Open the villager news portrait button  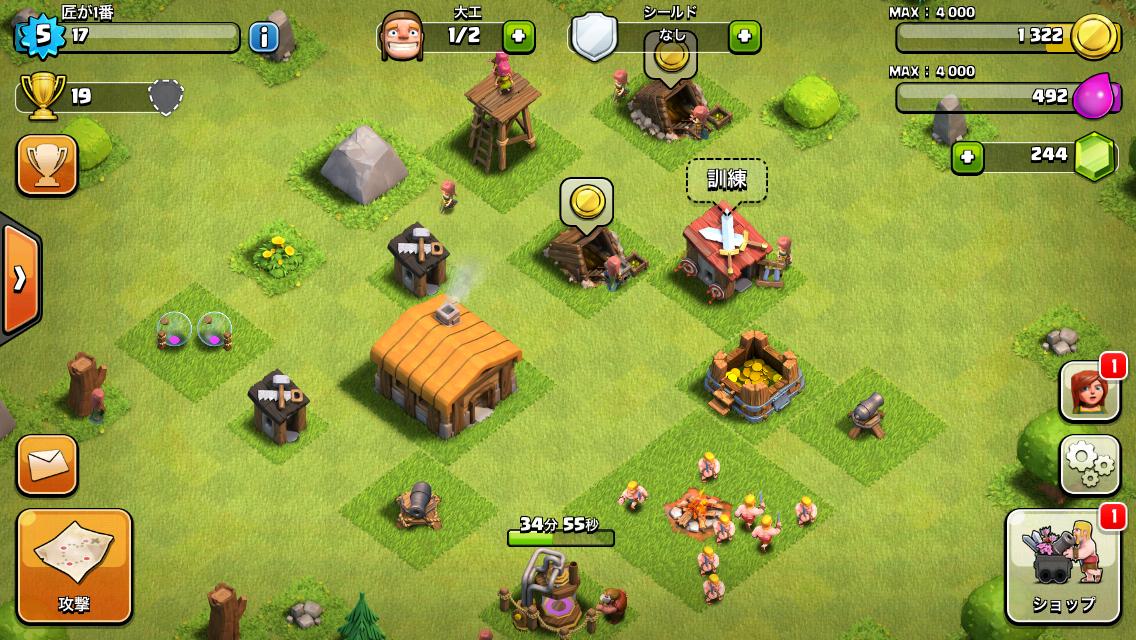pyautogui.click(x=1090, y=390)
